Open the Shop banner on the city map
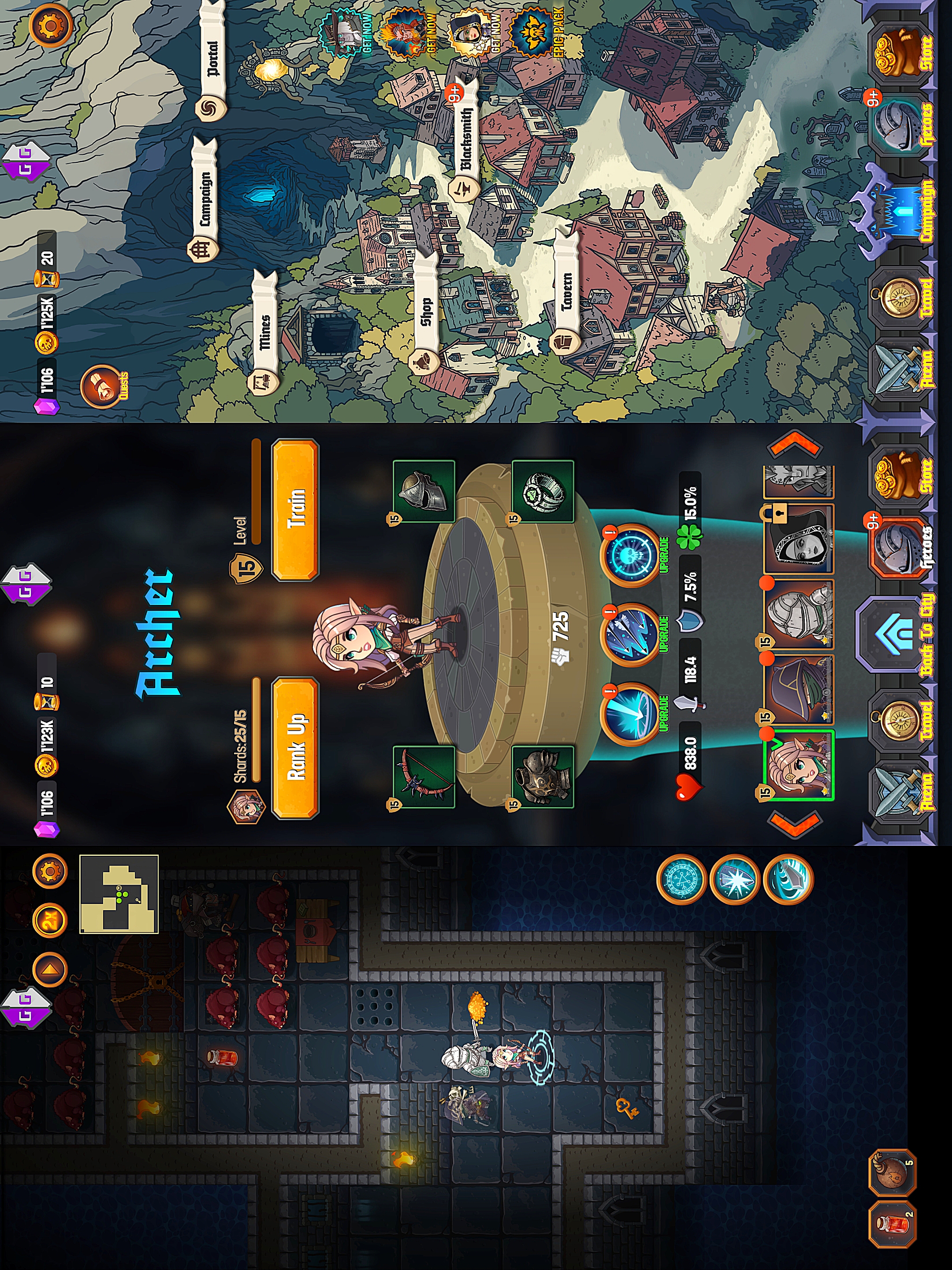 click(x=425, y=313)
